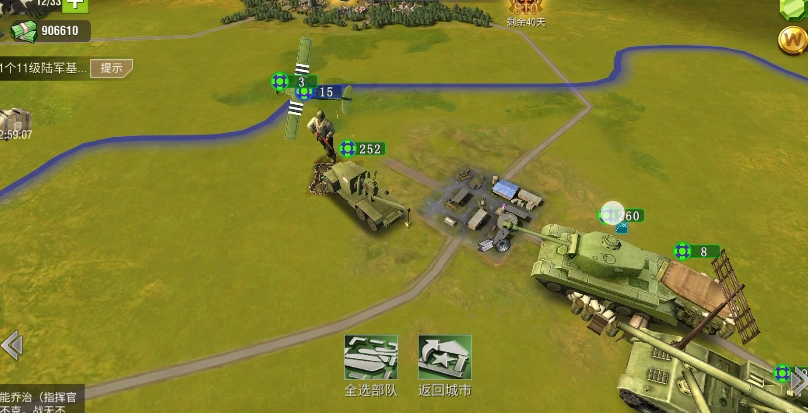The width and height of the screenshot is (808, 413).
Task: Open the chat message box
Action: (40, 400)
